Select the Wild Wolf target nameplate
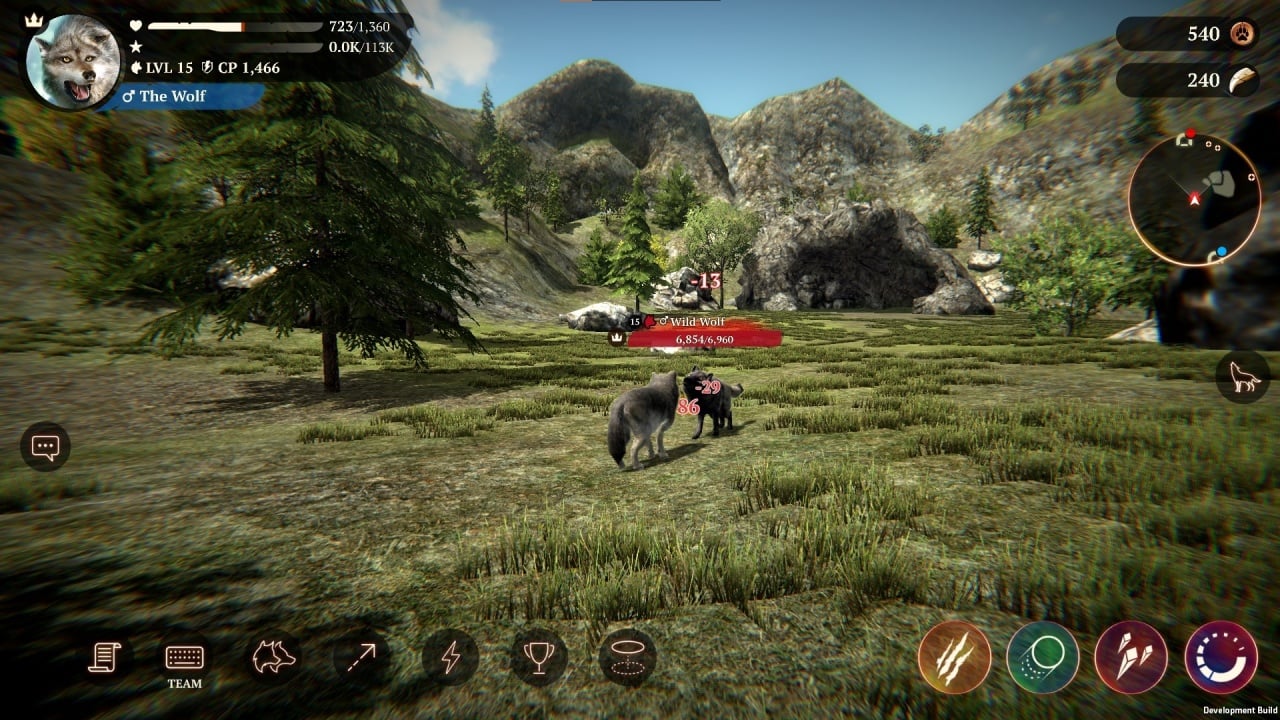1280x720 pixels. (696, 331)
